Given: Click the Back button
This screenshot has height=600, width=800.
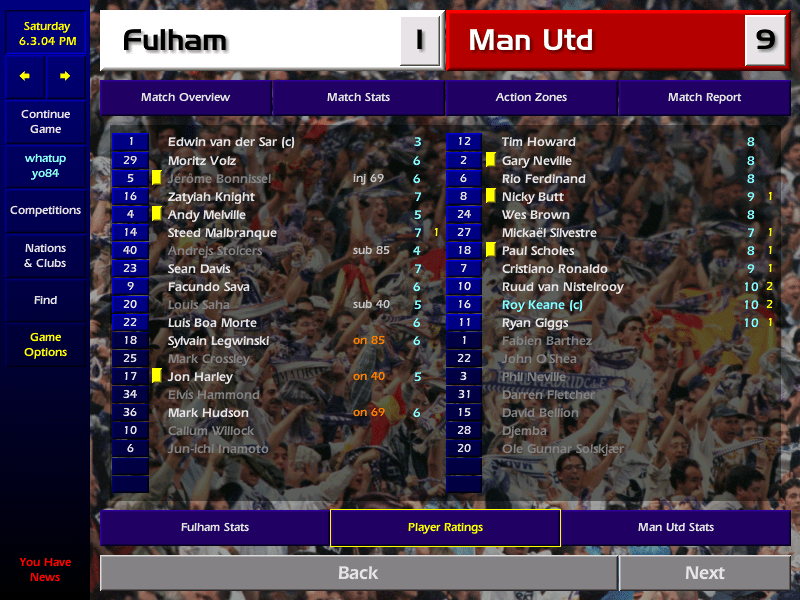Looking at the screenshot, I should [x=358, y=573].
